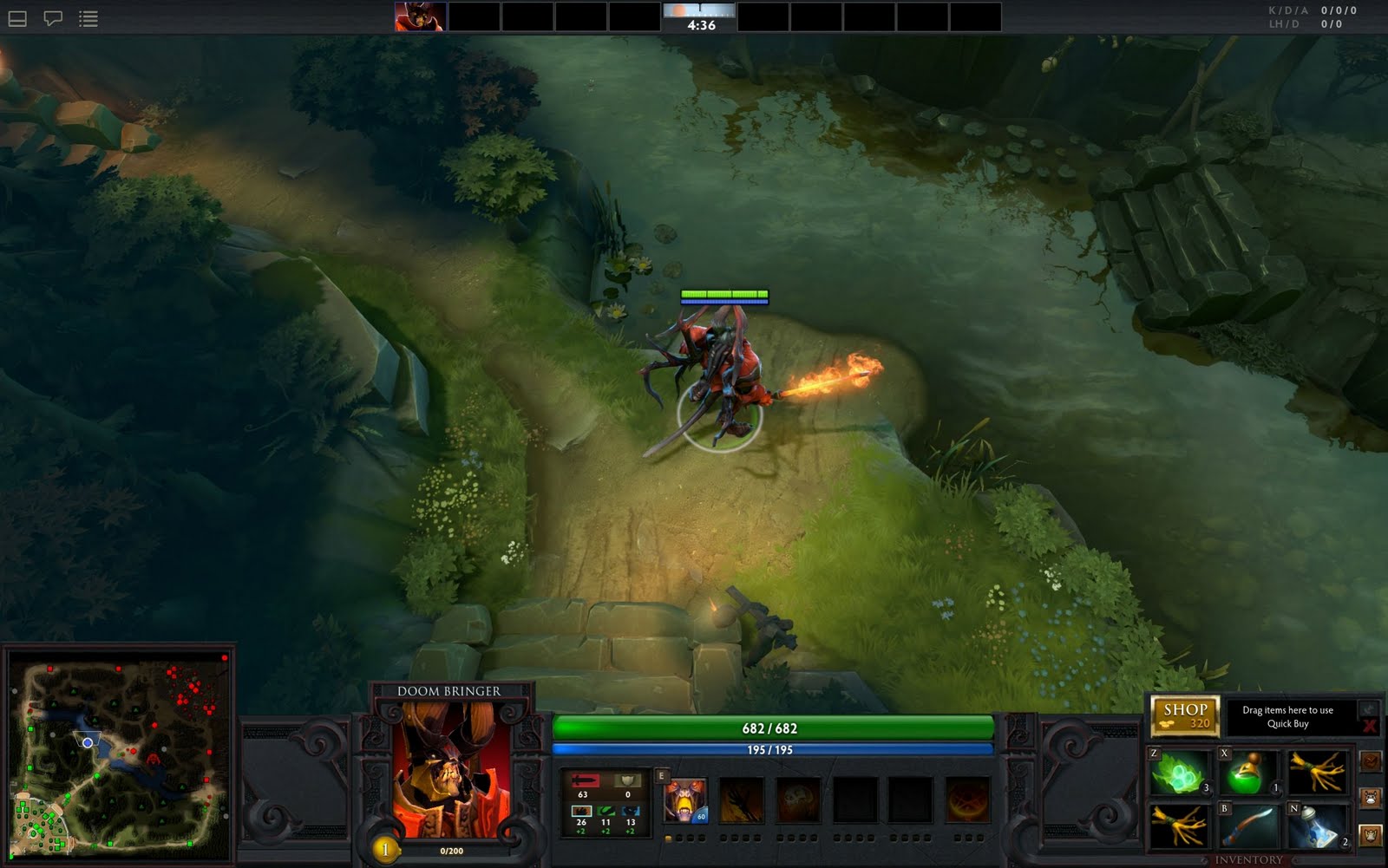The height and width of the screenshot is (868, 1388).
Task: Select the Quelling Blade in slot B
Action: 1249,826
